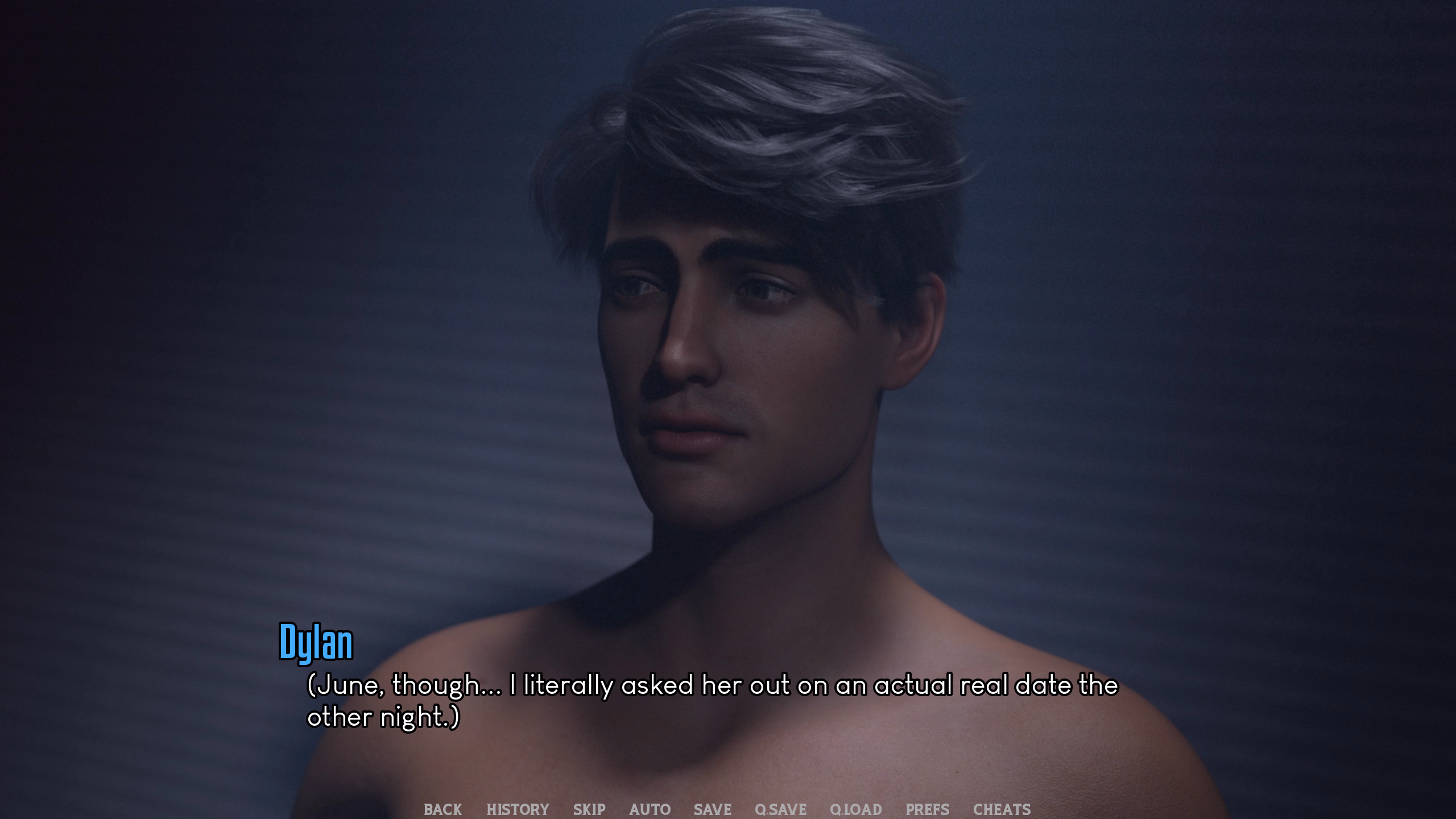Open the PREFS settings menu
1456x819 pixels.
click(927, 809)
